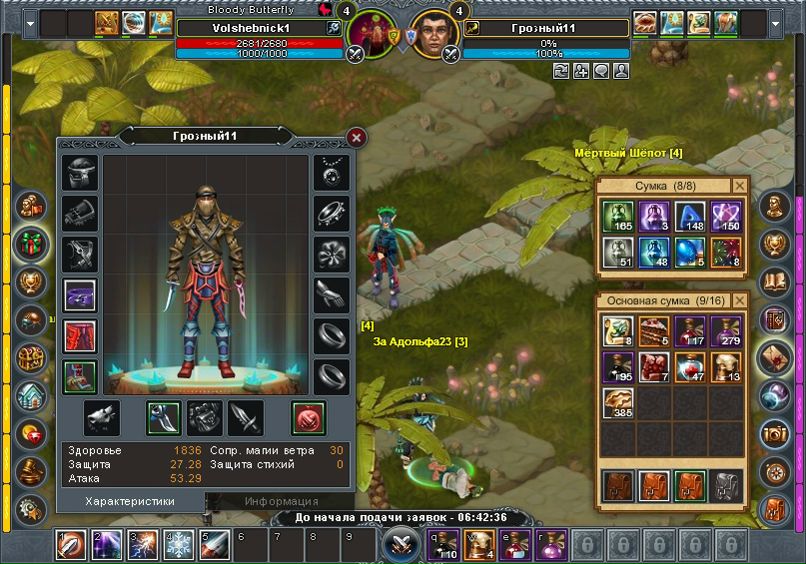Image resolution: width=806 pixels, height=564 pixels.
Task: Pick the potion stack showing 279
Action: click(726, 331)
